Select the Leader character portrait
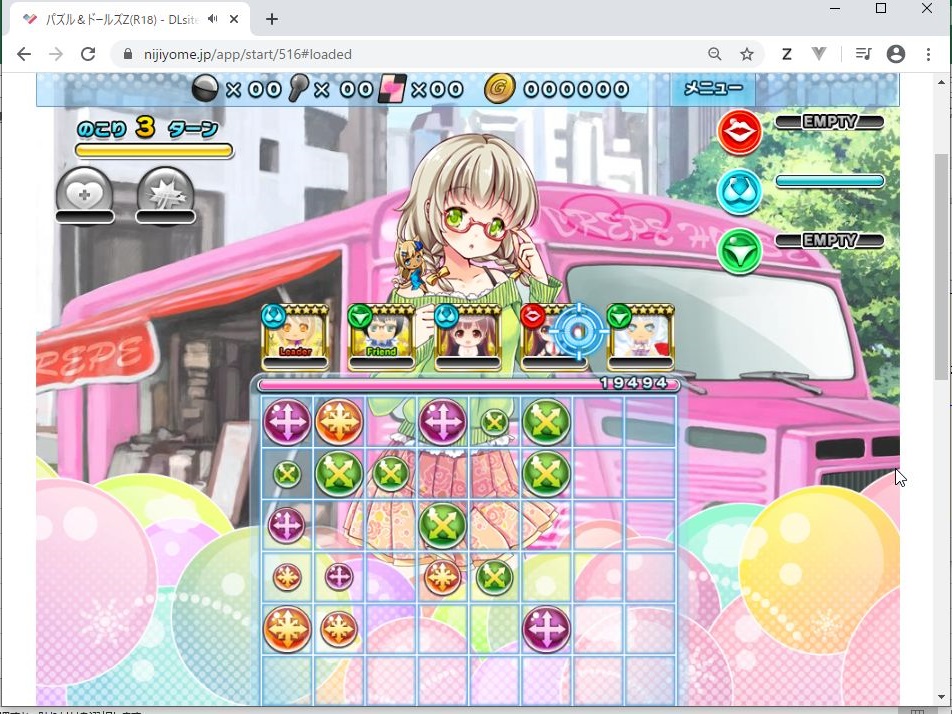 tap(295, 336)
